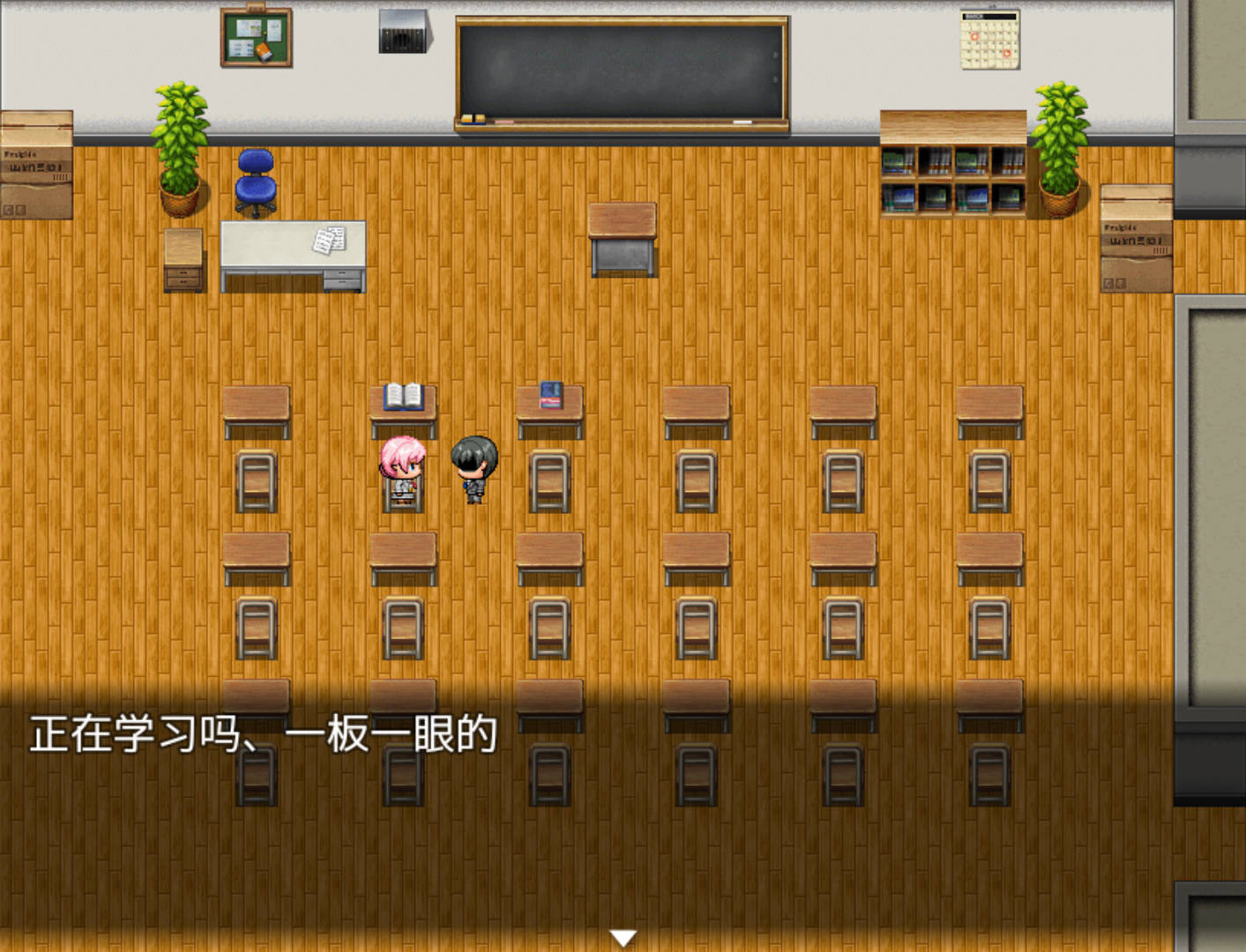The width and height of the screenshot is (1246, 952).
Task: Select the black-haired boy character
Action: (474, 467)
